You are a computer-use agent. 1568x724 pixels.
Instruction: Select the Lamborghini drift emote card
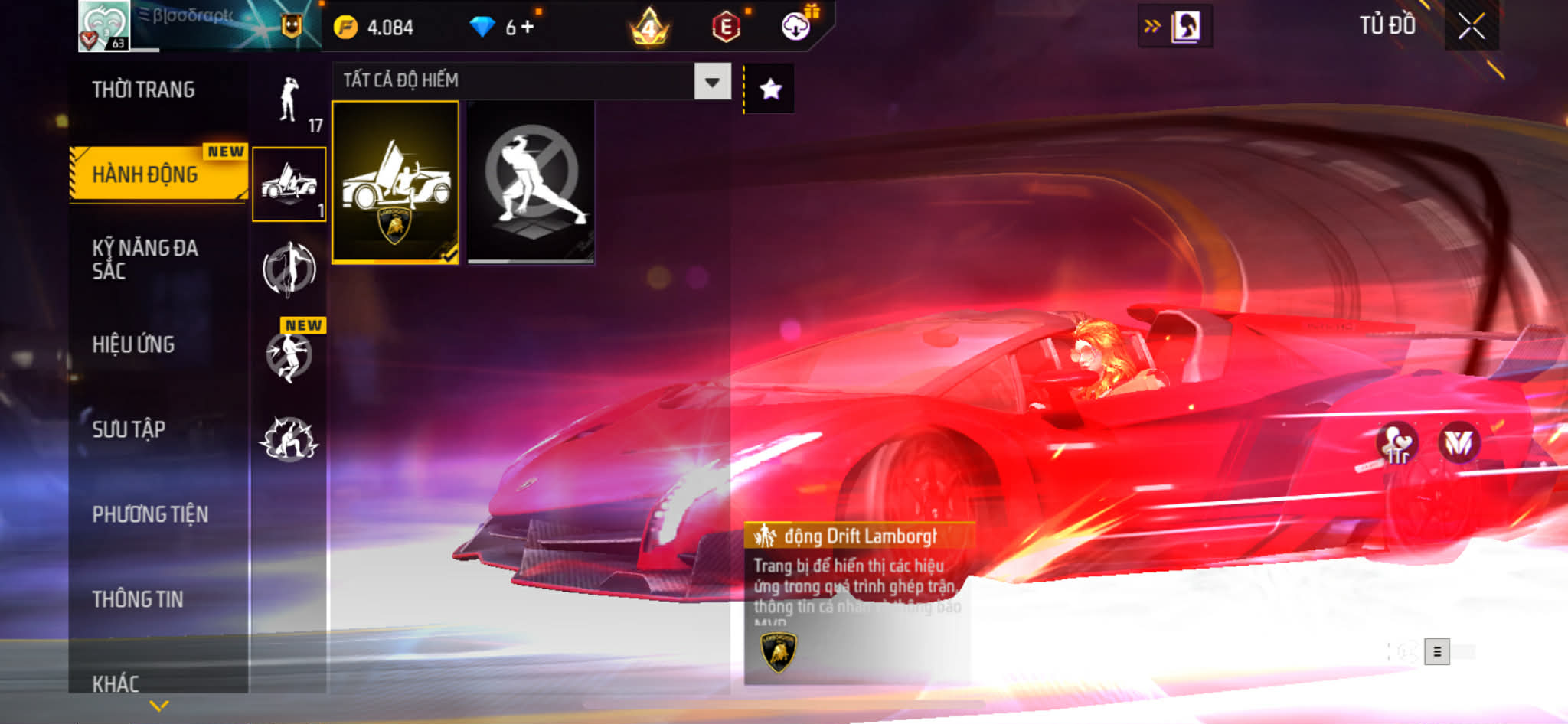click(395, 182)
